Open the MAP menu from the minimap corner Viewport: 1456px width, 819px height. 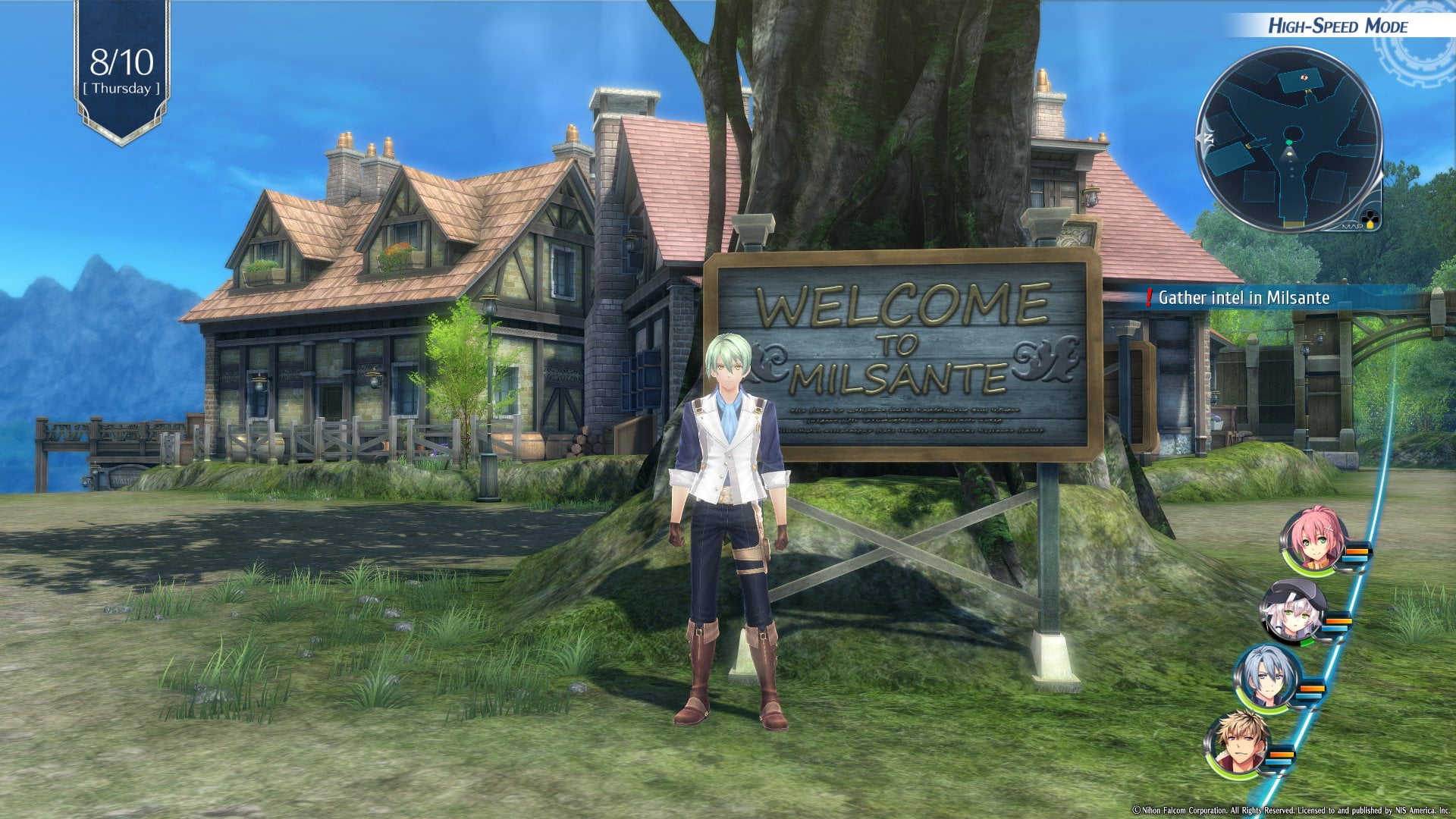[x=1354, y=226]
